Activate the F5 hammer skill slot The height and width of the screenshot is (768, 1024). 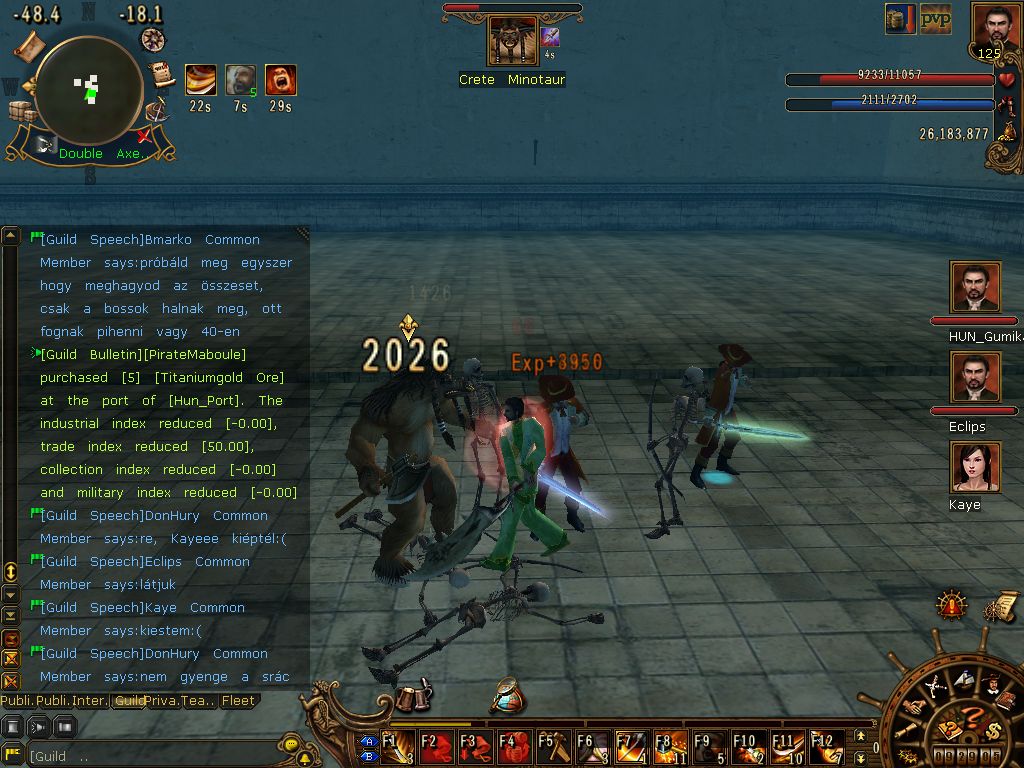tap(553, 747)
